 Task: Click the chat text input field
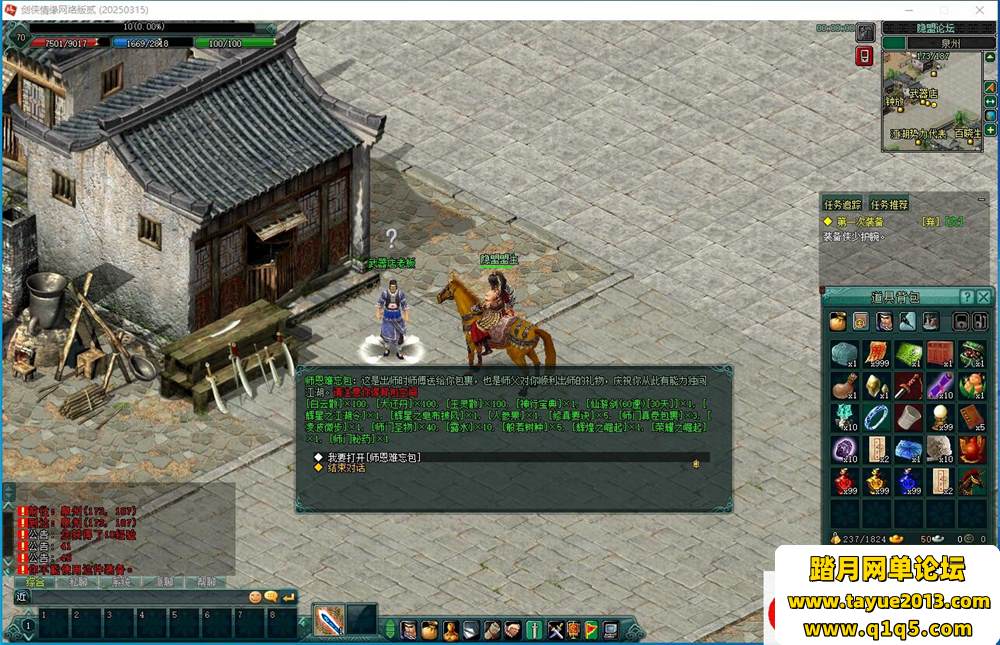[140, 597]
